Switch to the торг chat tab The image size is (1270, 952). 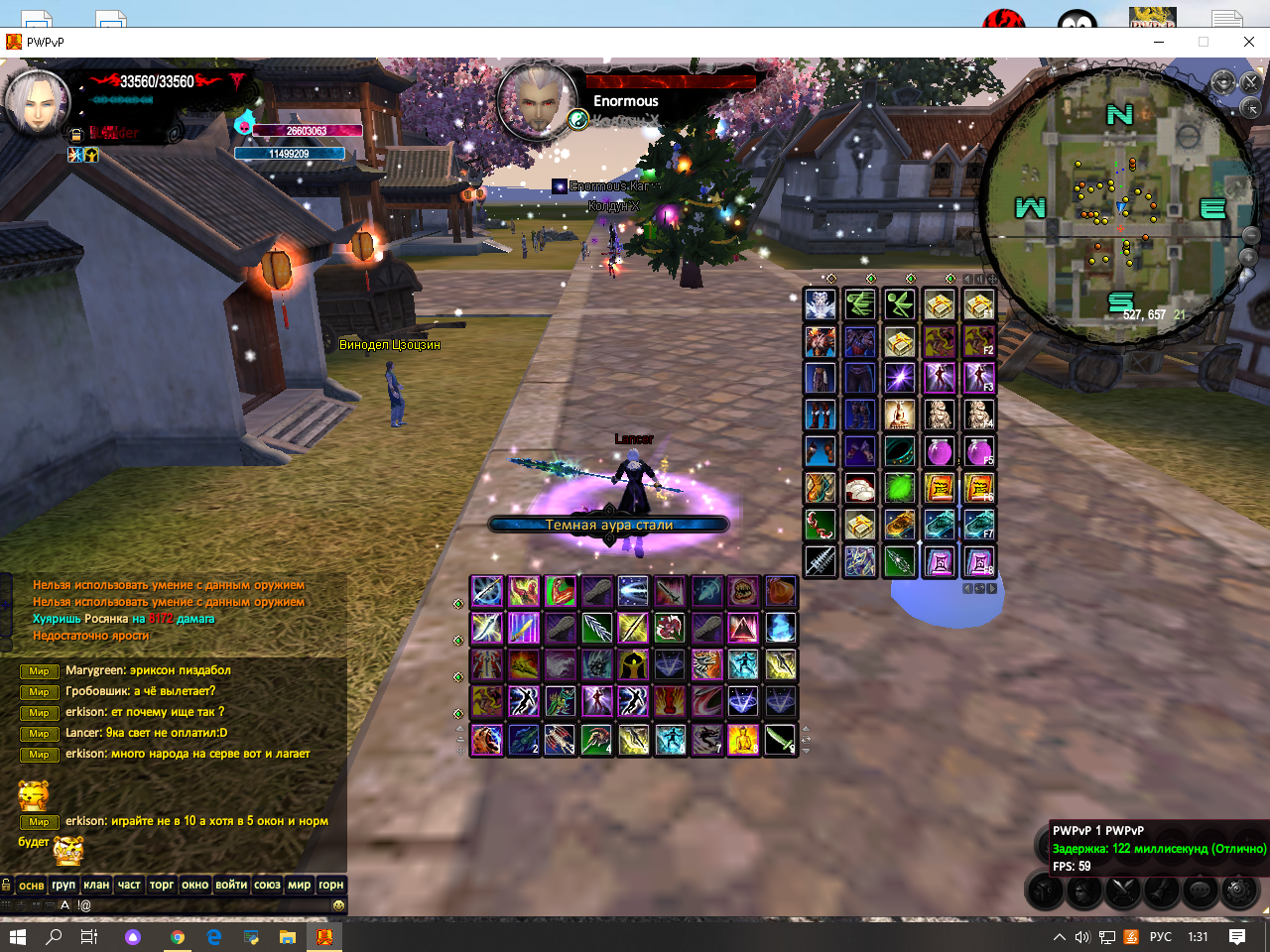pos(162,885)
